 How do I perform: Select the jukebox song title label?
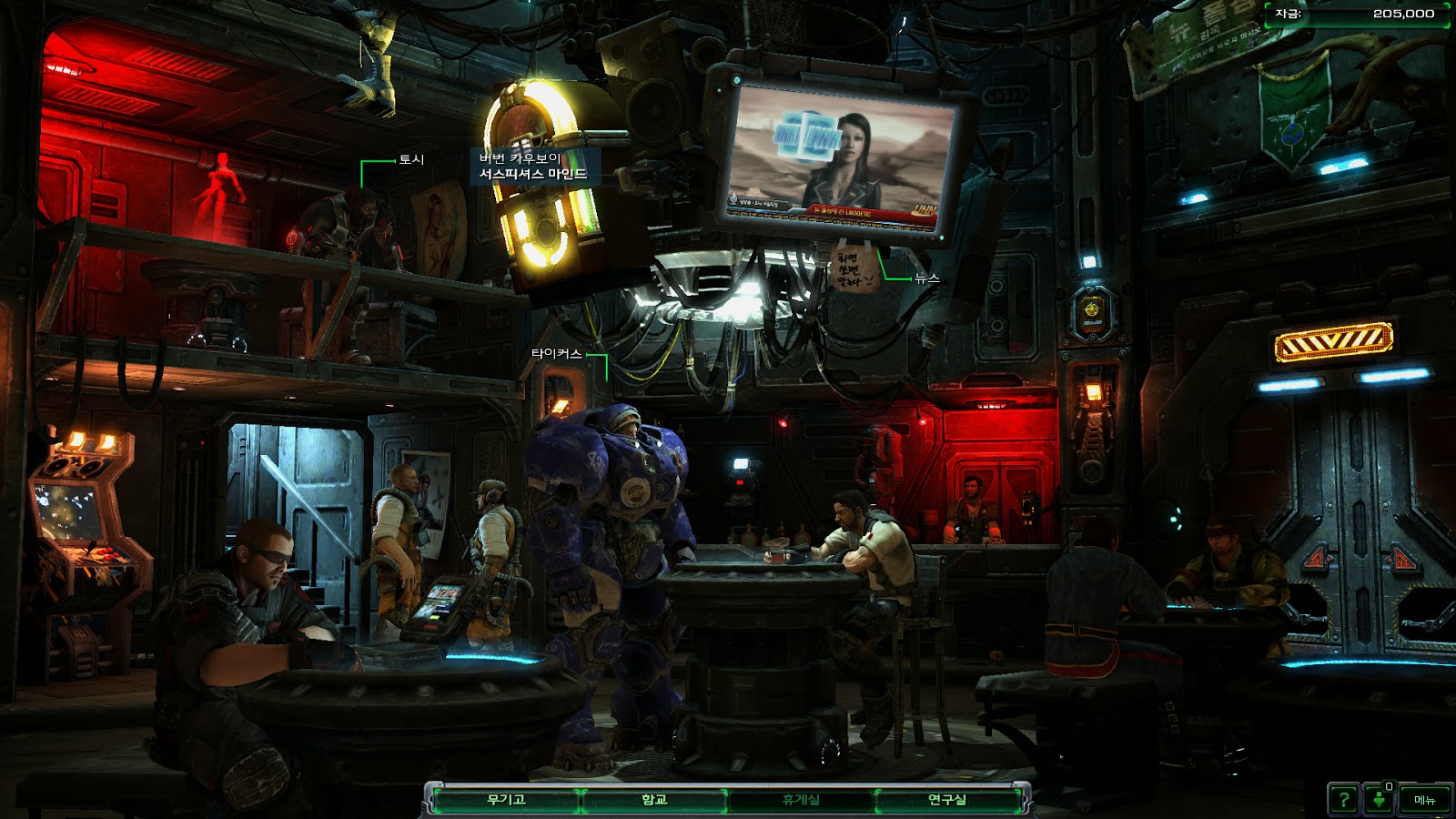533,166
